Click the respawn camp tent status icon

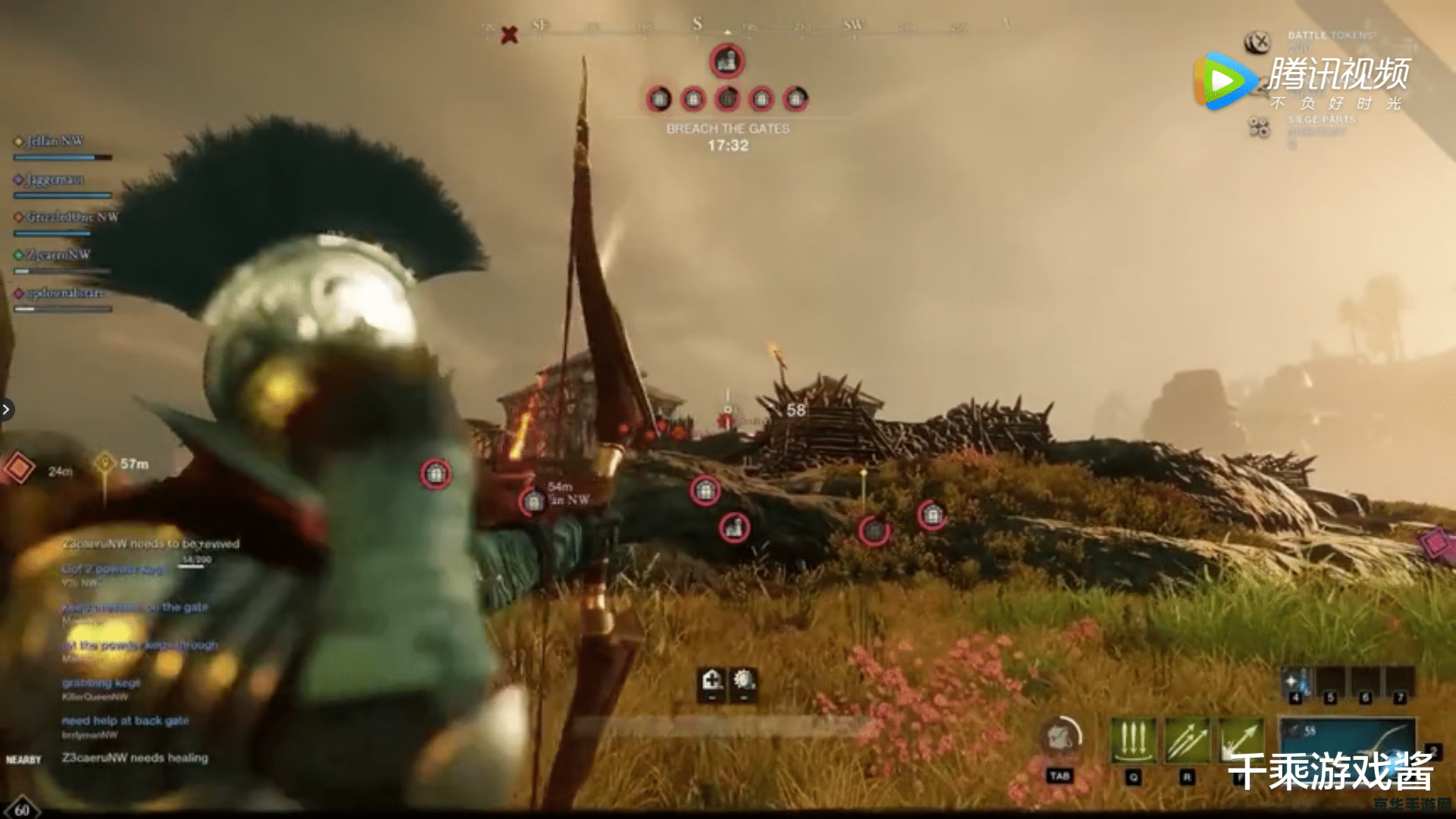[x=711, y=680]
